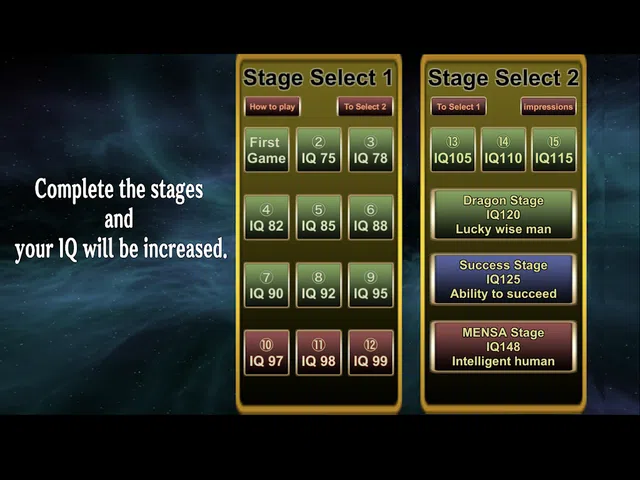
Task: Pick the red IQ 98 stage tile
Action: point(319,352)
